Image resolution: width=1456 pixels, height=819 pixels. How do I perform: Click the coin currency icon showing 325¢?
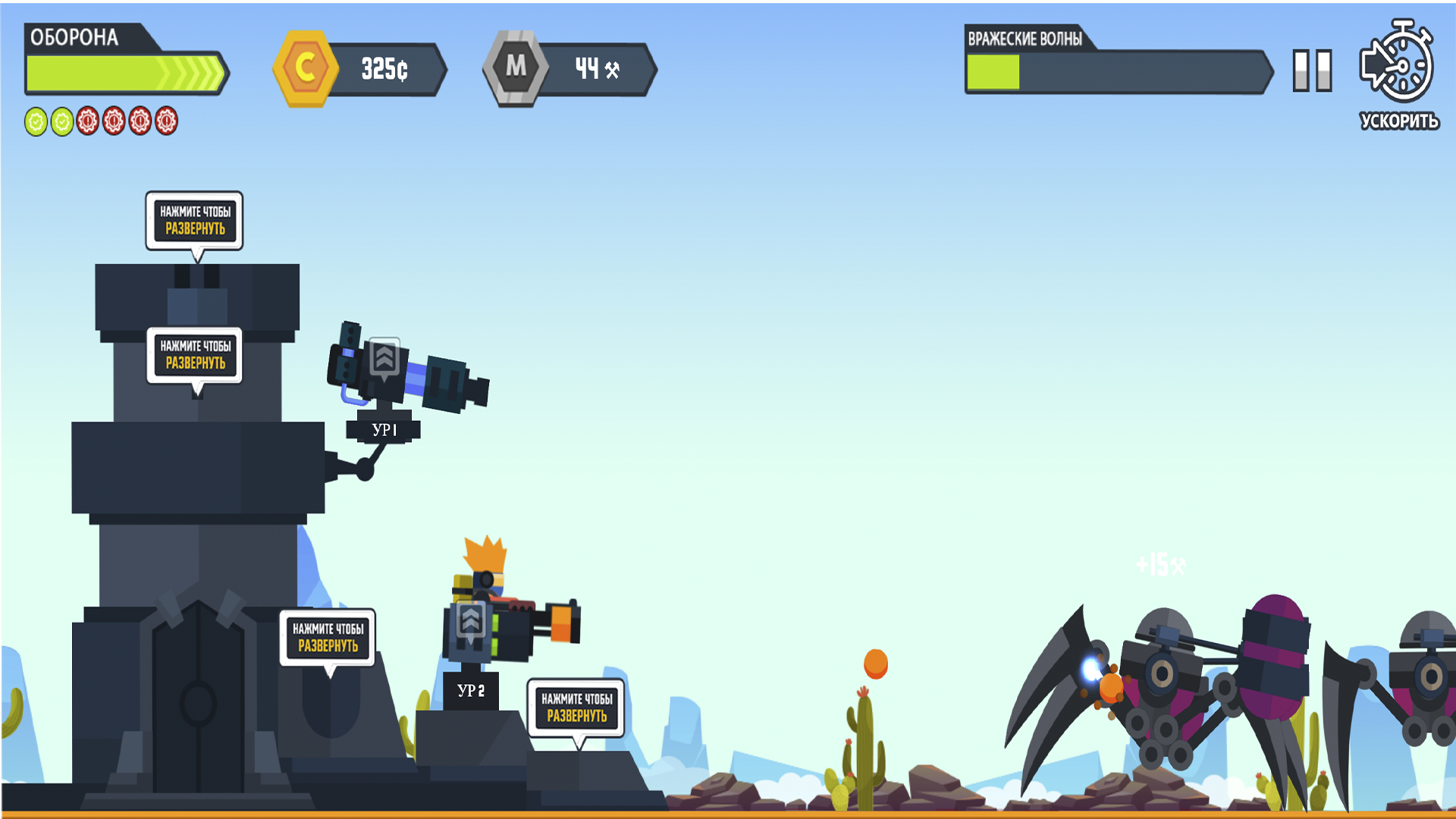[x=306, y=69]
